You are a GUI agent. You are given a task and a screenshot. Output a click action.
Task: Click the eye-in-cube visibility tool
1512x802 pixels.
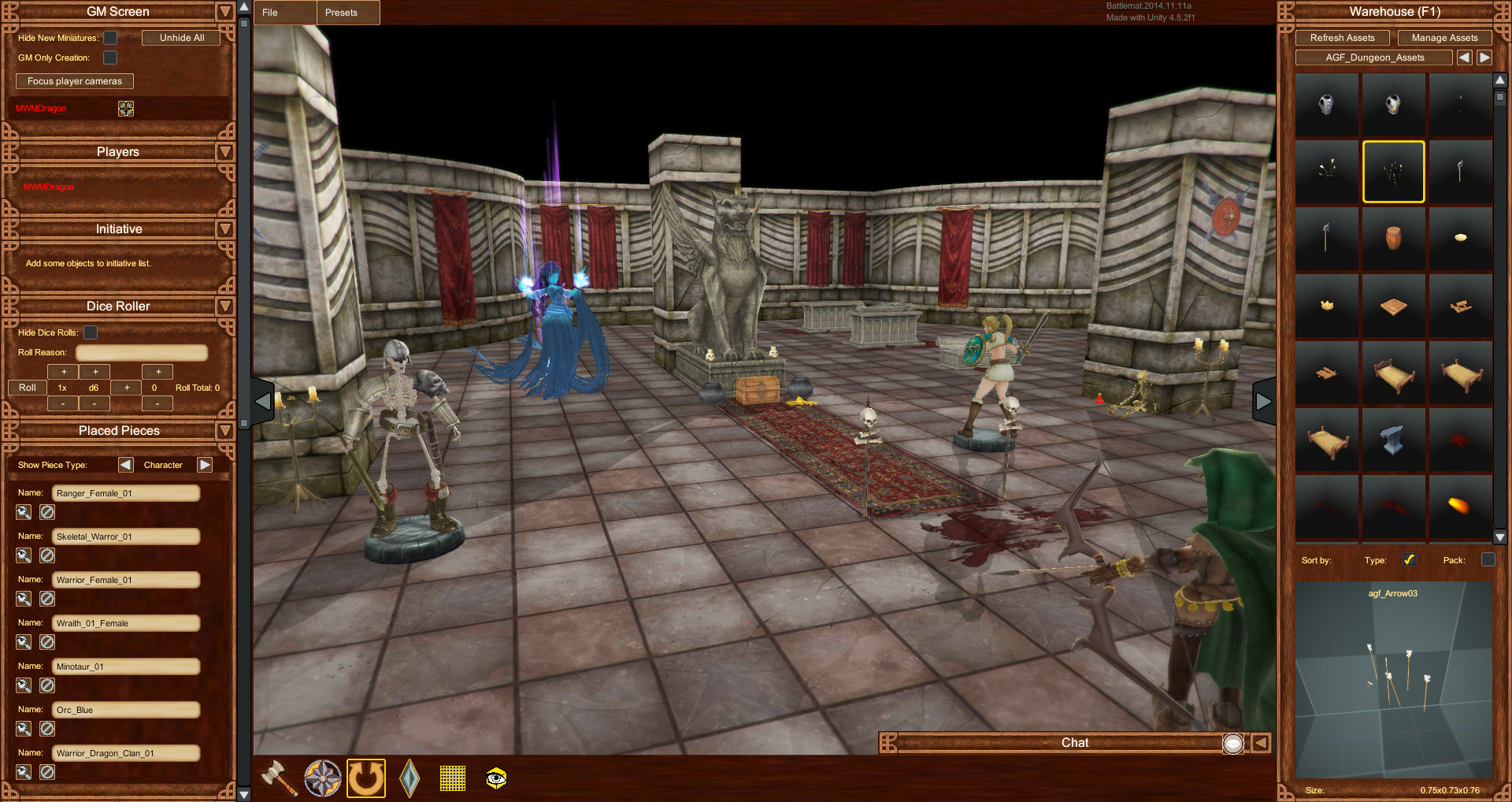pos(495,778)
